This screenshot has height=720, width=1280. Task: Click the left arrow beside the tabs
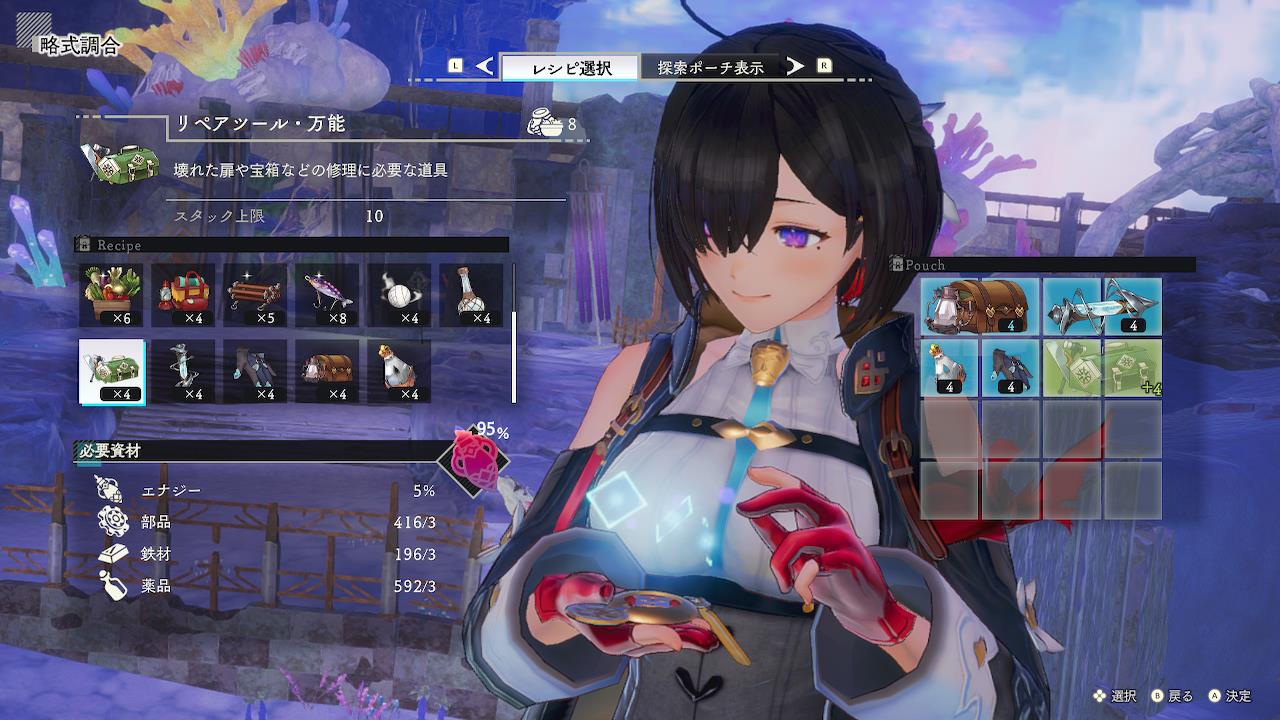click(485, 67)
